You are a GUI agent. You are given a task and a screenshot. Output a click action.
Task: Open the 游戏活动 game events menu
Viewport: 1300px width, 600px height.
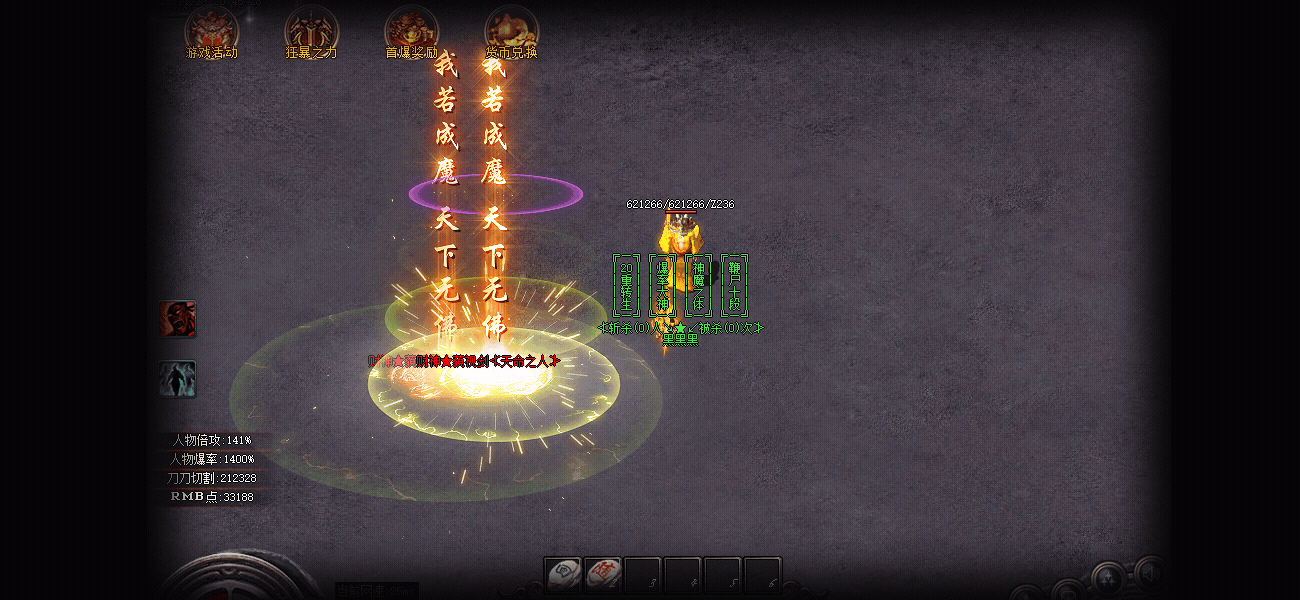211,32
